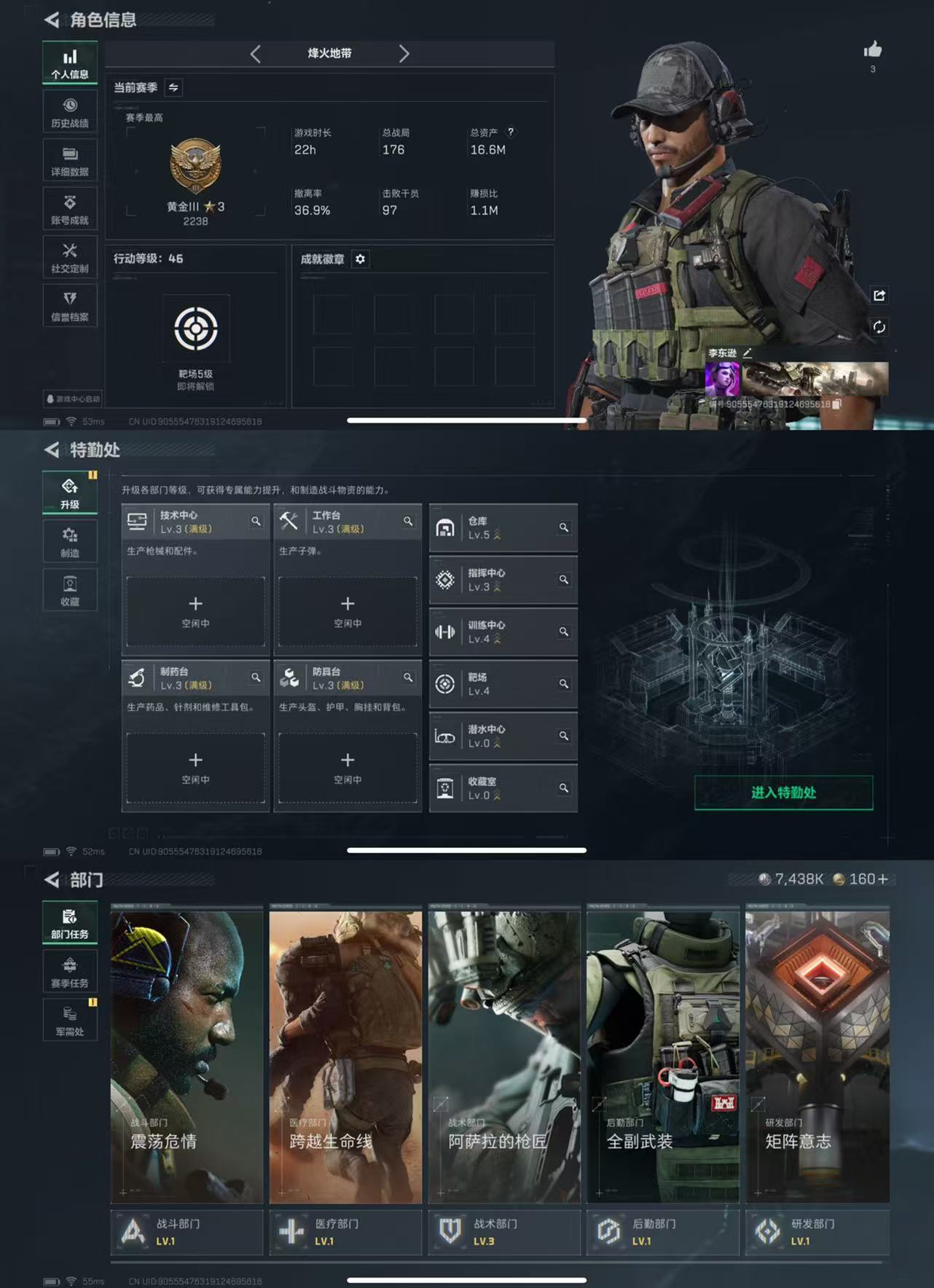Open 社交定制 tab
This screenshot has width=934, height=1288.
pos(70,258)
